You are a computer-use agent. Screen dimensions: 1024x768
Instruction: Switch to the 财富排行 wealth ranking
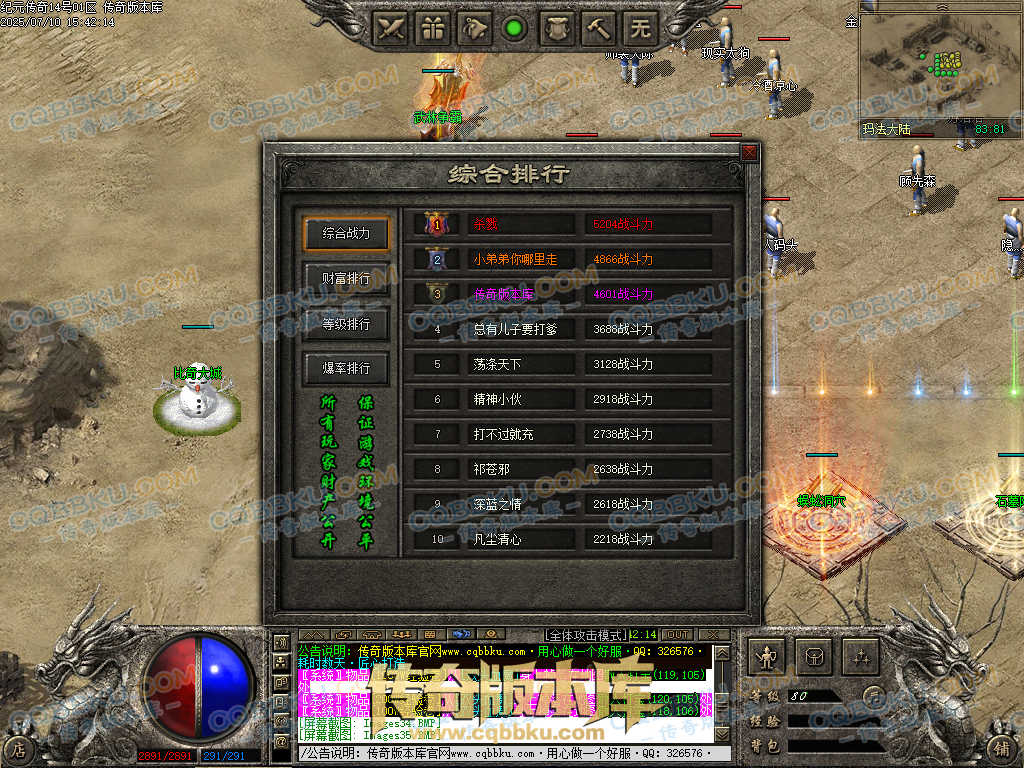click(346, 278)
